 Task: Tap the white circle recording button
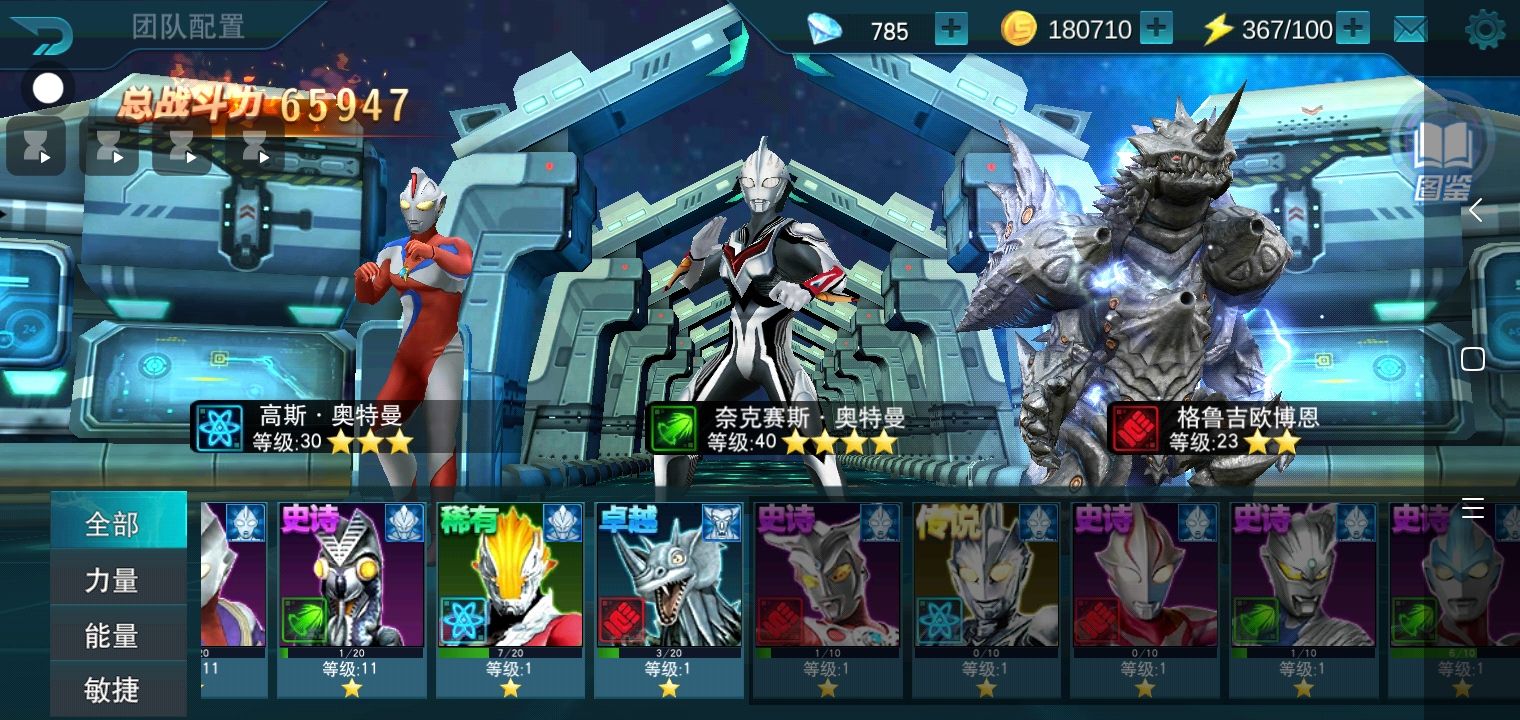click(x=47, y=89)
